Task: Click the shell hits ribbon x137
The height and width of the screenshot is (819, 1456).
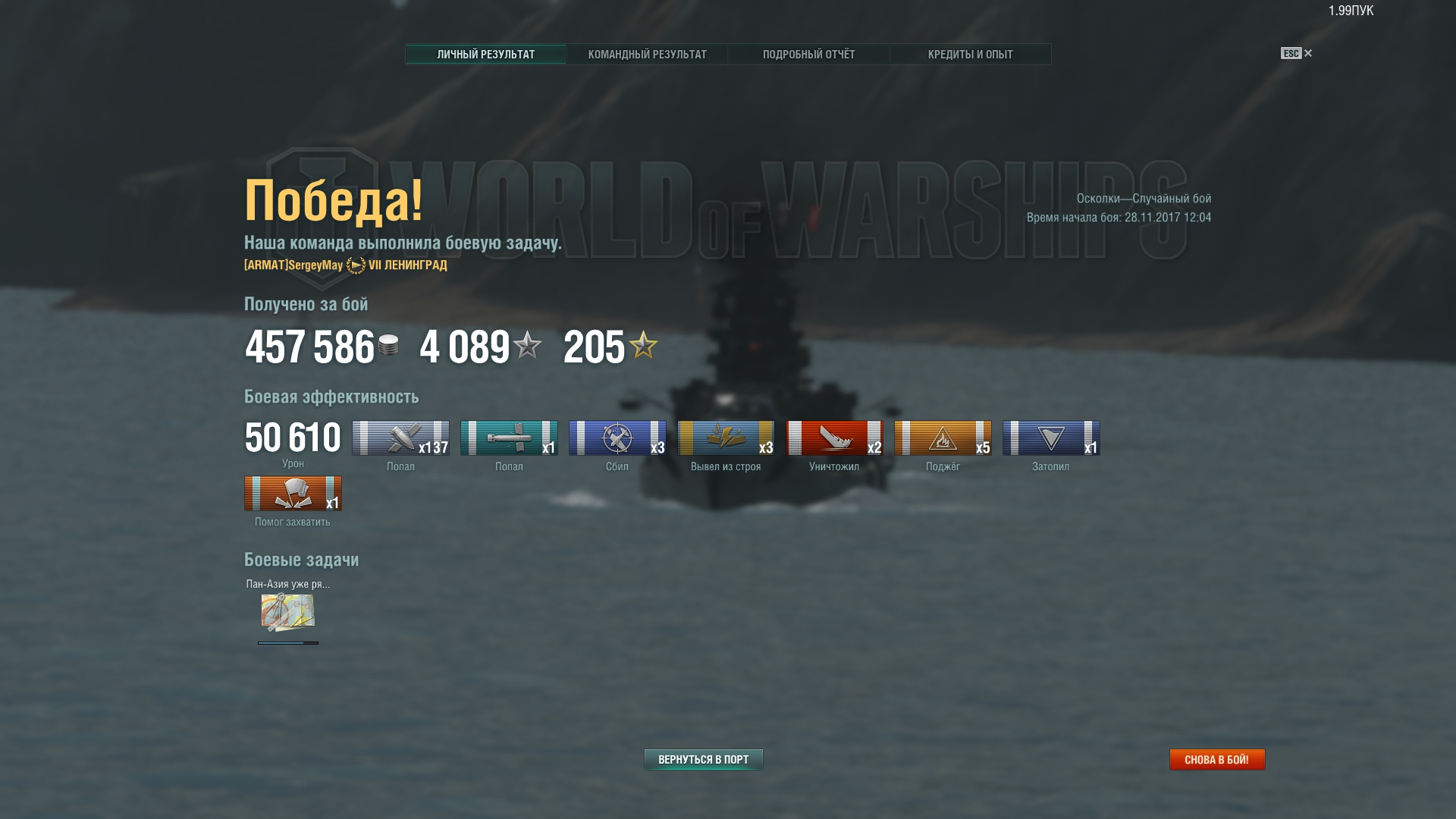Action: coord(400,438)
